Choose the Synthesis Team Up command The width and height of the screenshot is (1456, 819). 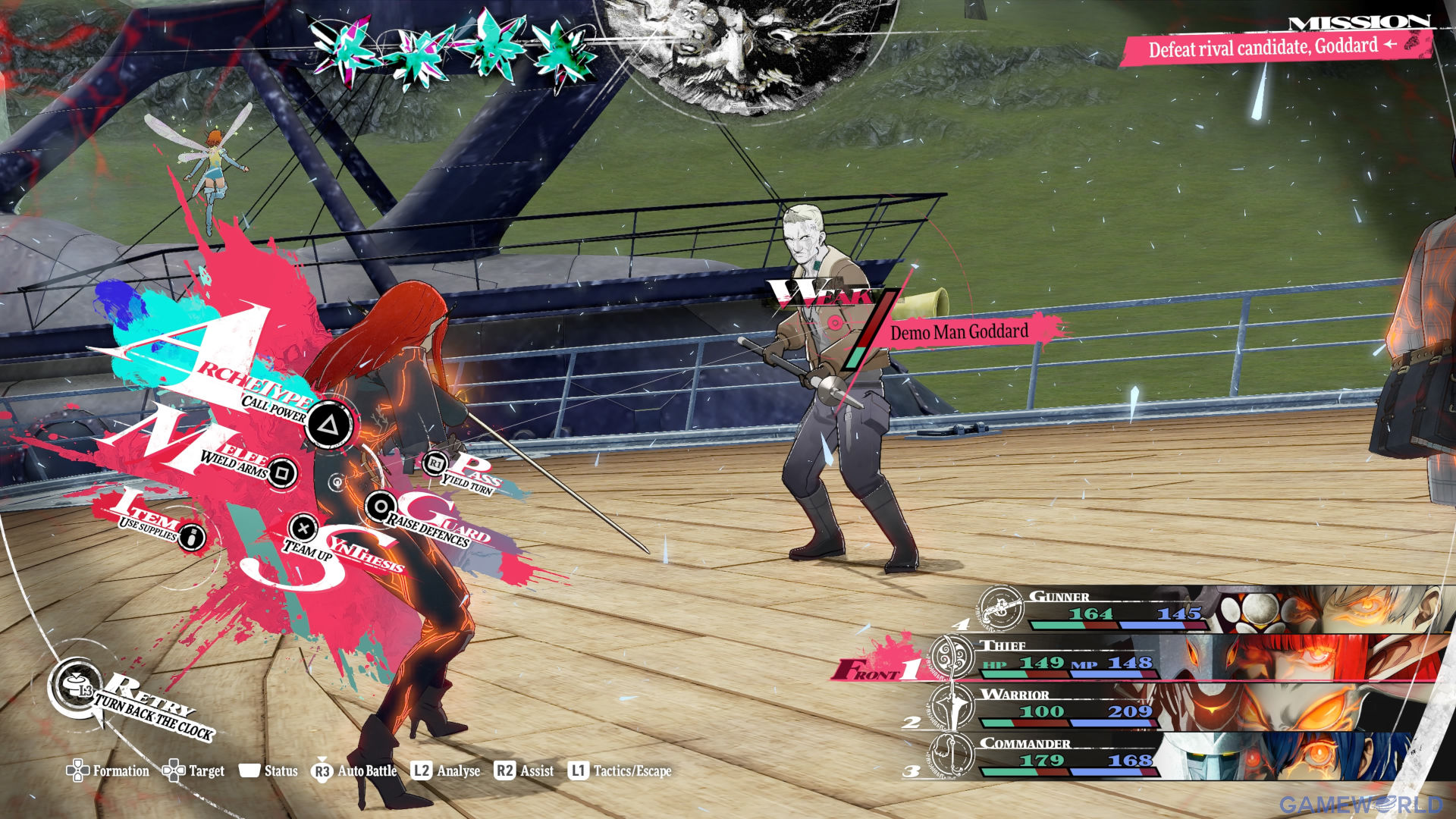point(303,528)
